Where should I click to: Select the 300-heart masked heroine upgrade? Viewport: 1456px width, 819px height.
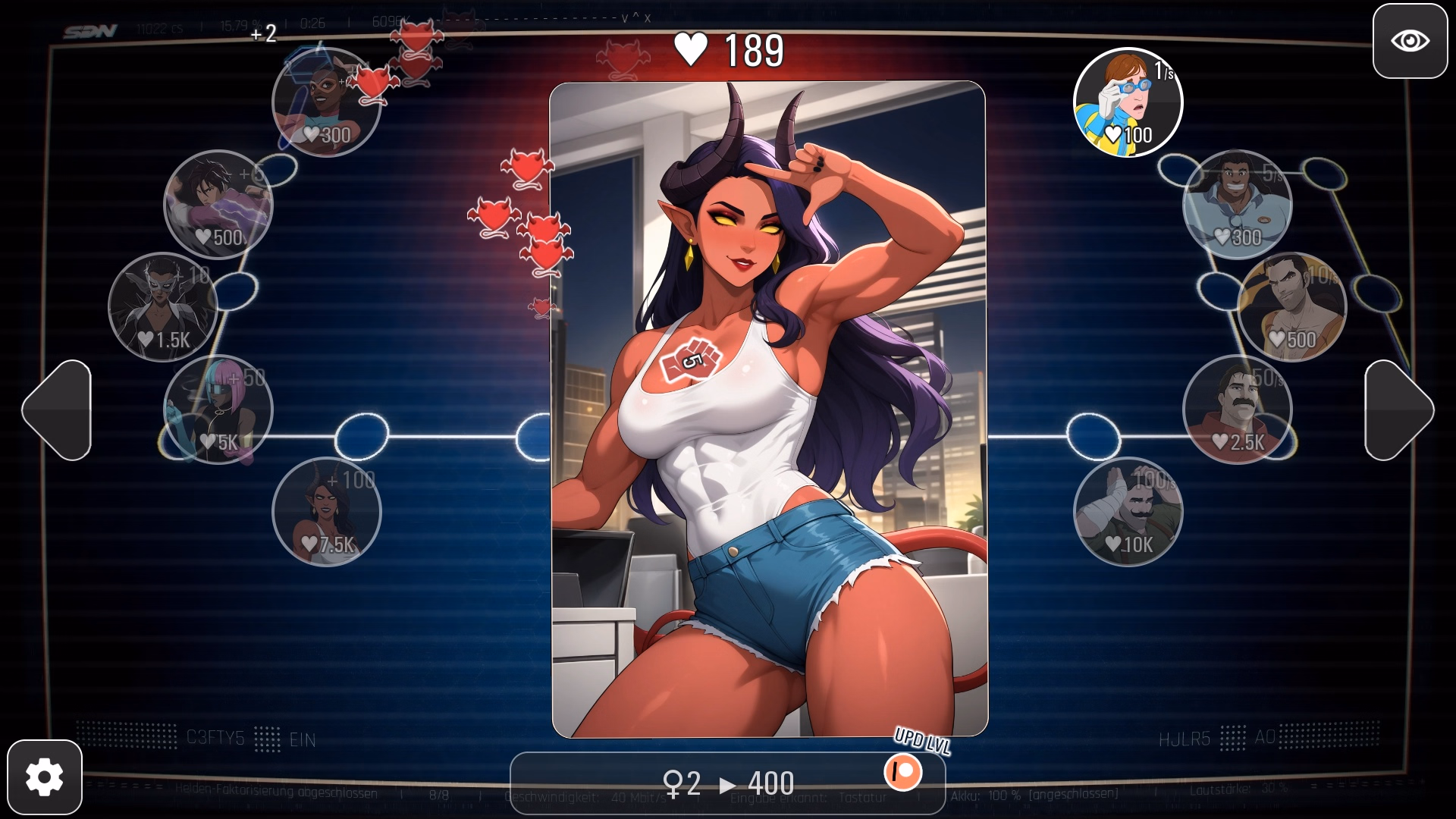click(327, 102)
